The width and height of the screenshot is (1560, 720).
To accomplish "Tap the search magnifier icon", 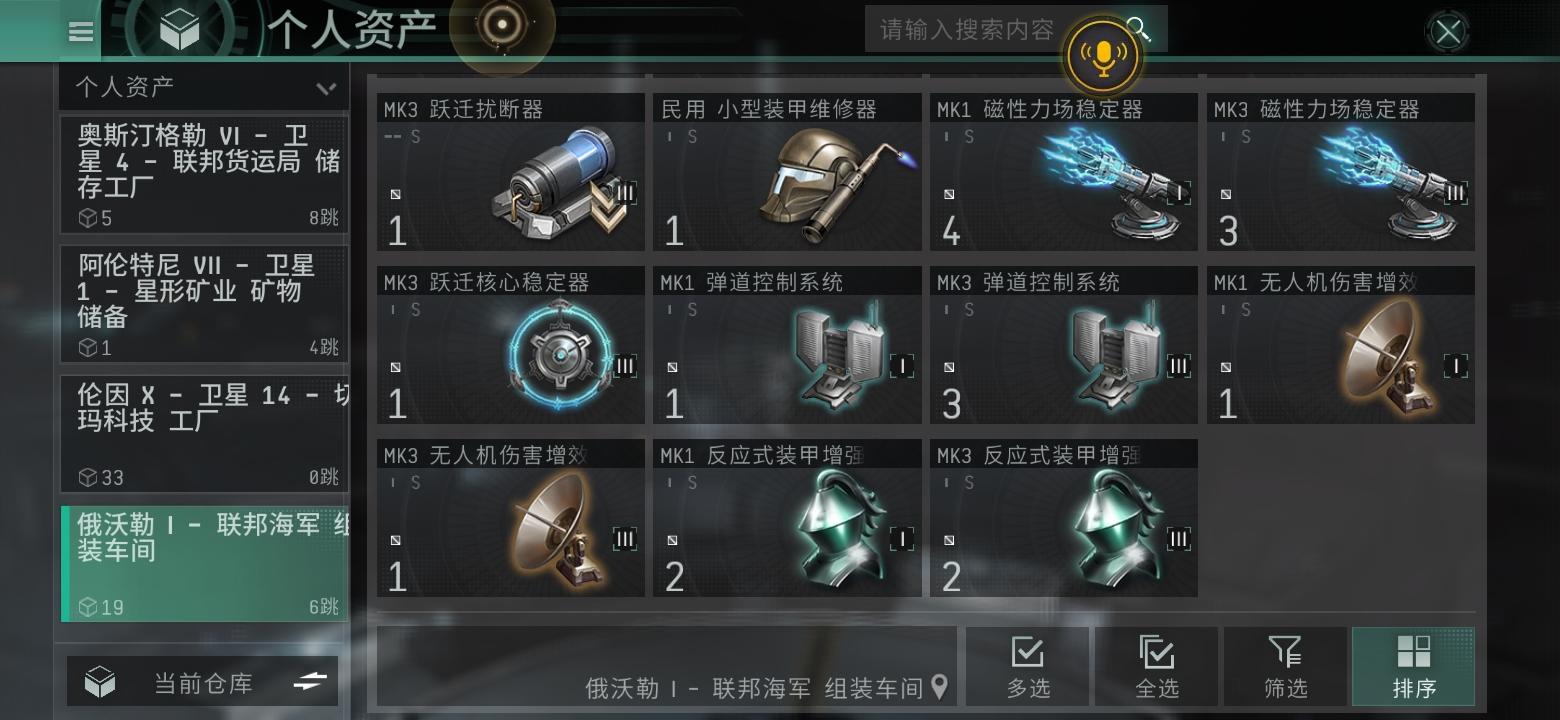I will [x=1140, y=29].
